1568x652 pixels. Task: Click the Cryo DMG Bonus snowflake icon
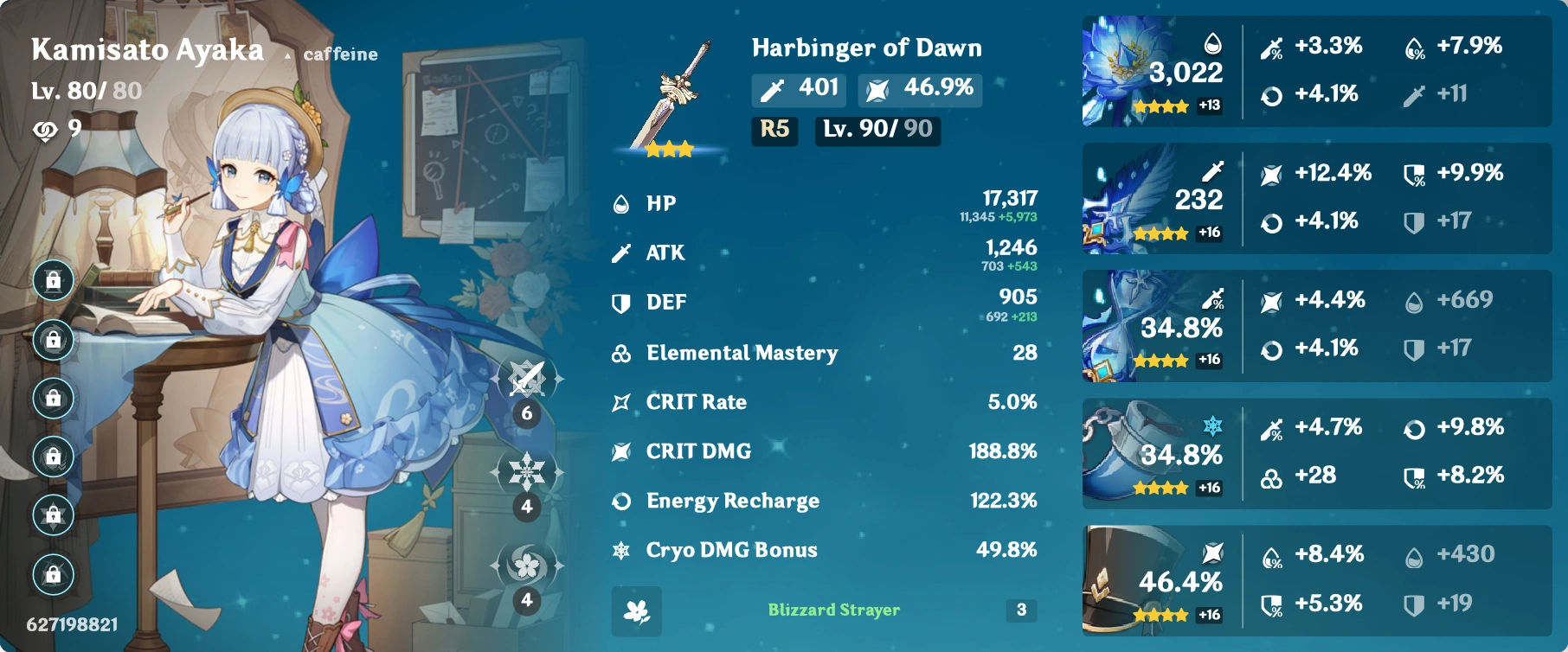(620, 549)
